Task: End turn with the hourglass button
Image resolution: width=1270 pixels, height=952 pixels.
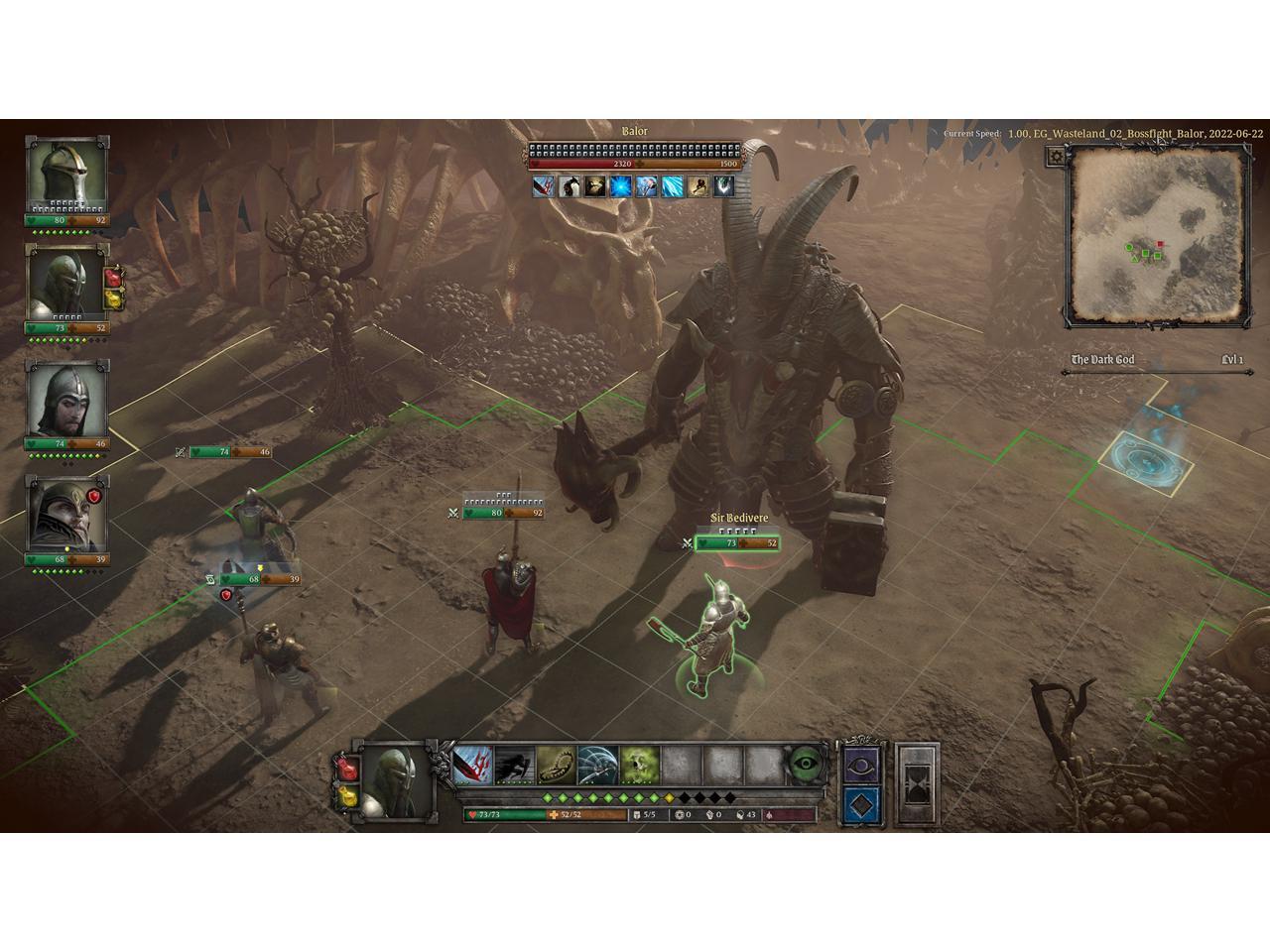Action: pyautogui.click(x=918, y=784)
